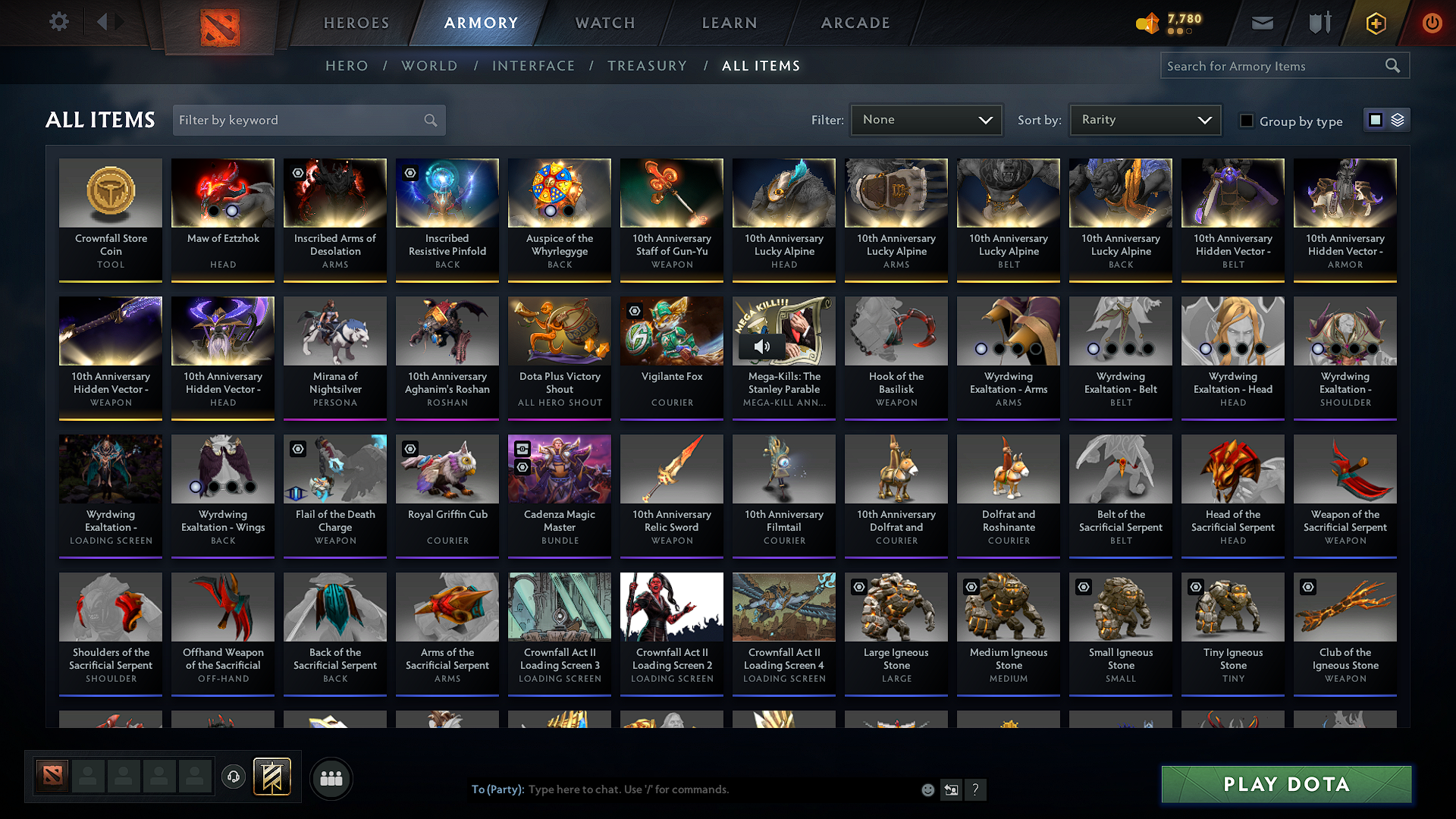Switch to stacked items view
Image resolution: width=1456 pixels, height=819 pixels.
1399,119
